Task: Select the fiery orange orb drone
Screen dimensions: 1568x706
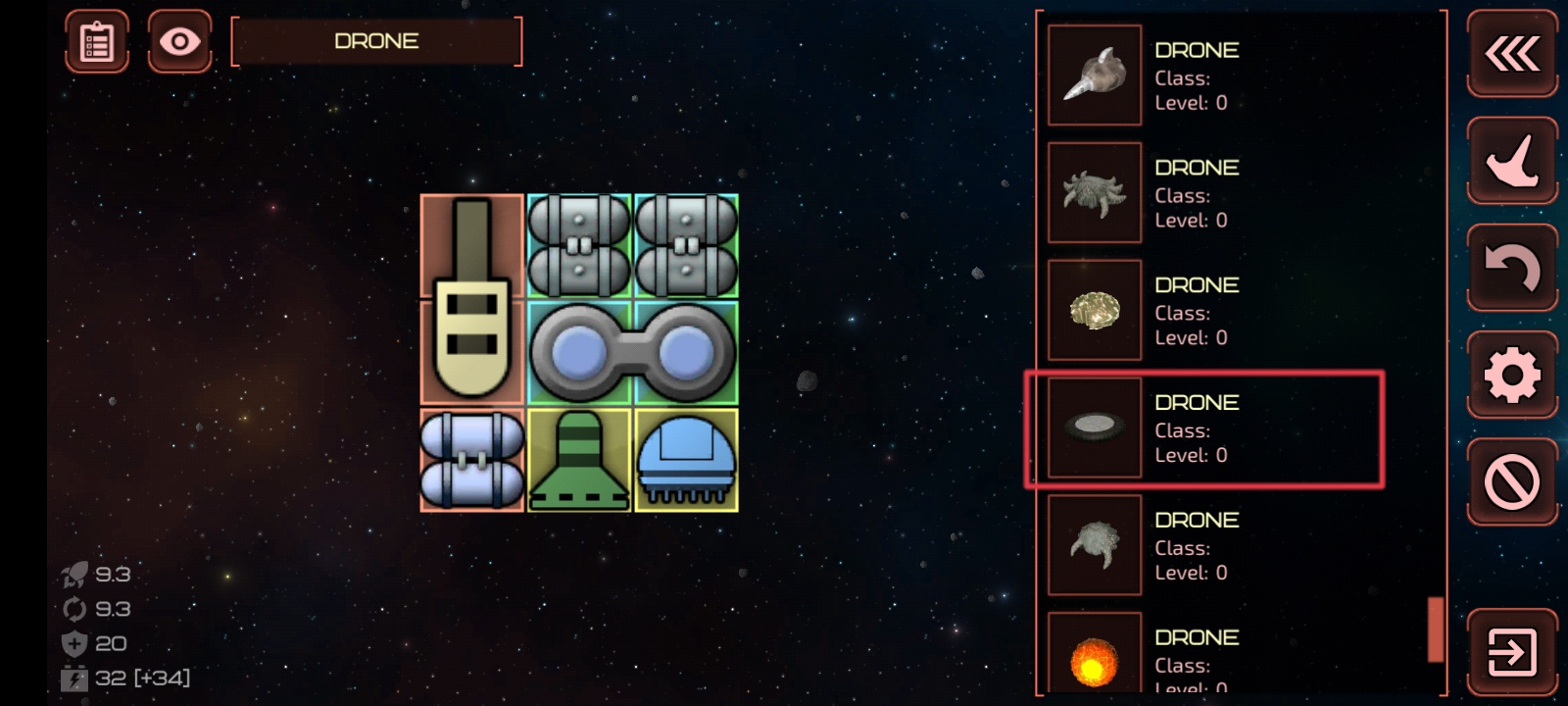Action: [x=1095, y=659]
